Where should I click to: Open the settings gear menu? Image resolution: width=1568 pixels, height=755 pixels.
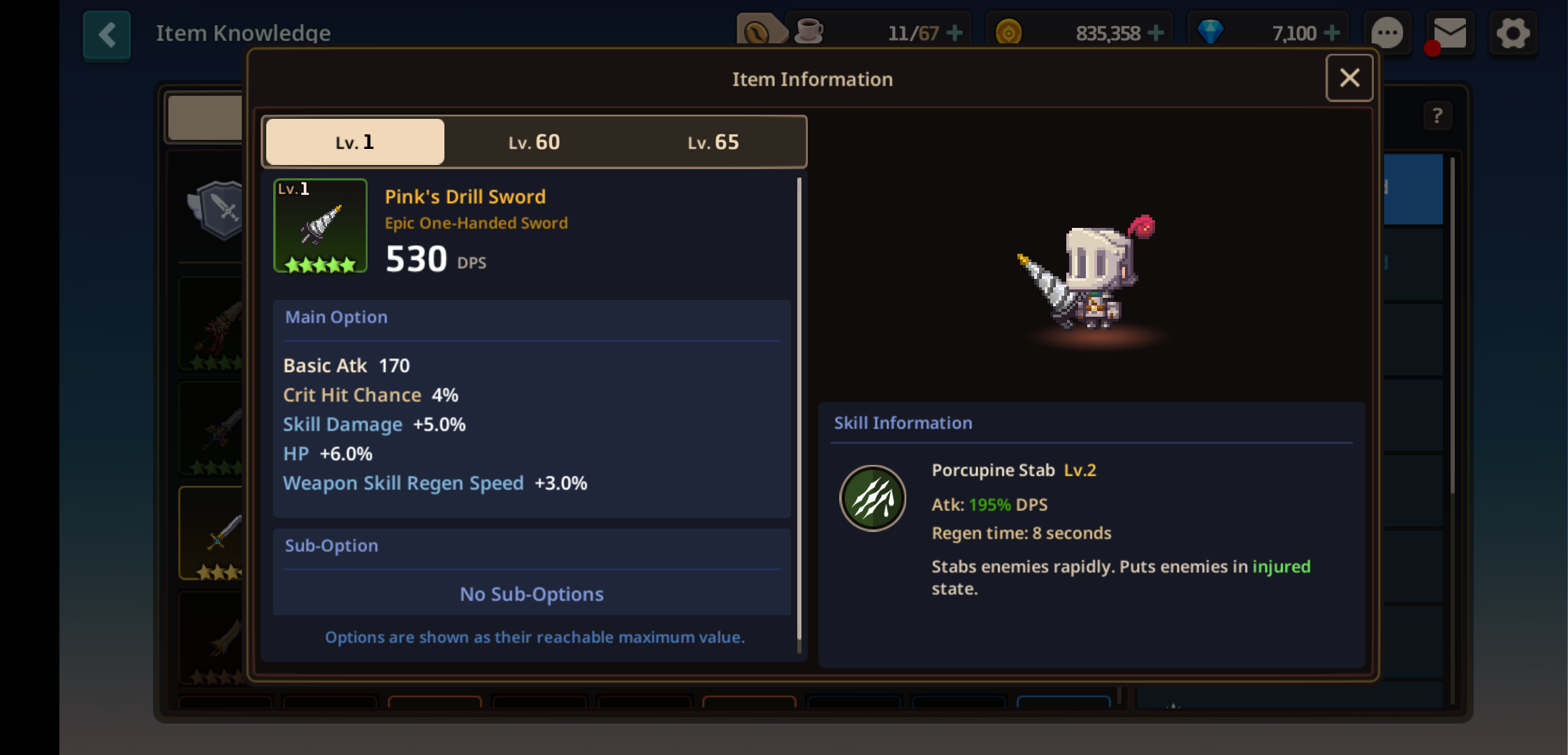1513,34
